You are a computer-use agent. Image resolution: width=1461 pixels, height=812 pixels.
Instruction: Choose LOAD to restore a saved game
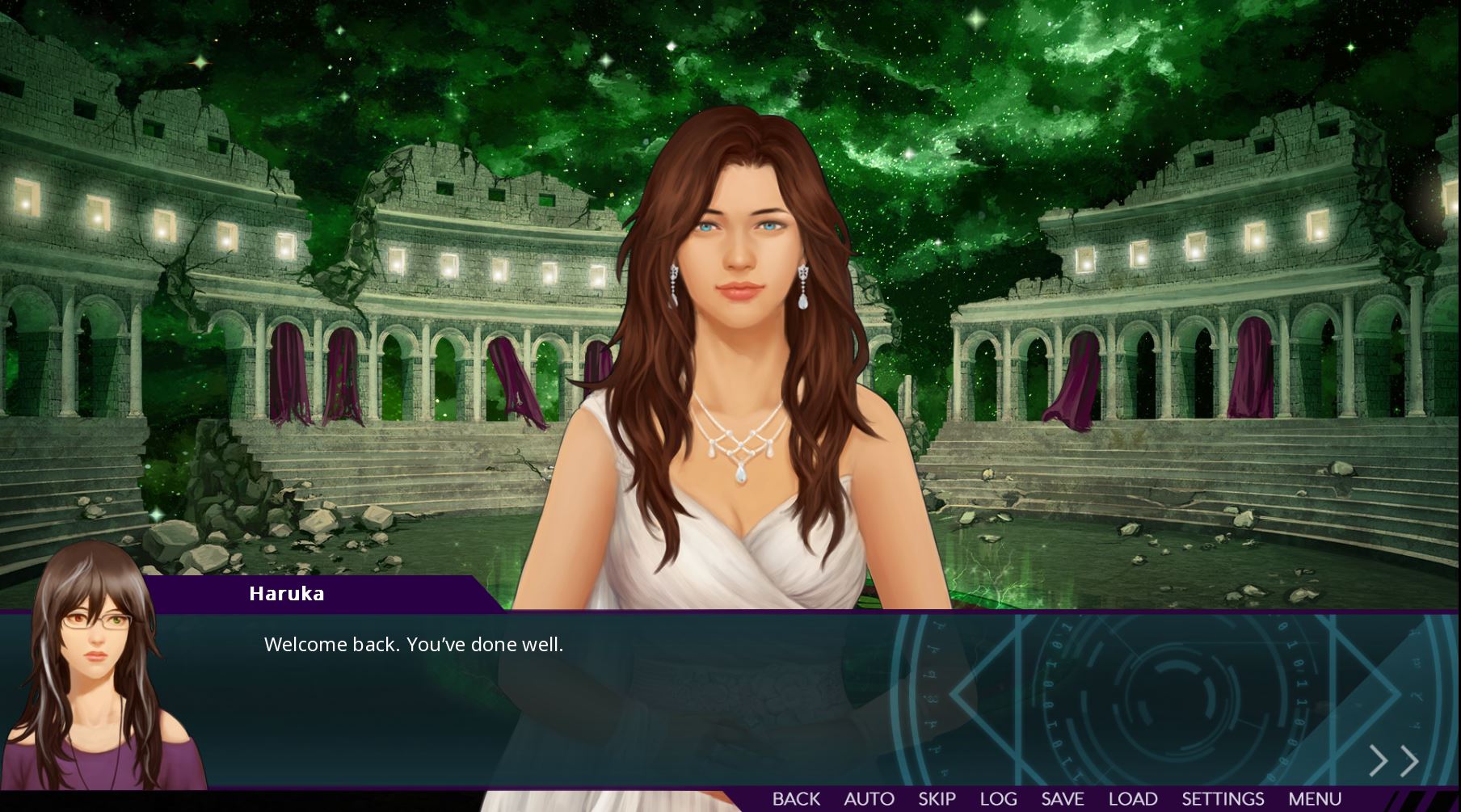click(1132, 798)
